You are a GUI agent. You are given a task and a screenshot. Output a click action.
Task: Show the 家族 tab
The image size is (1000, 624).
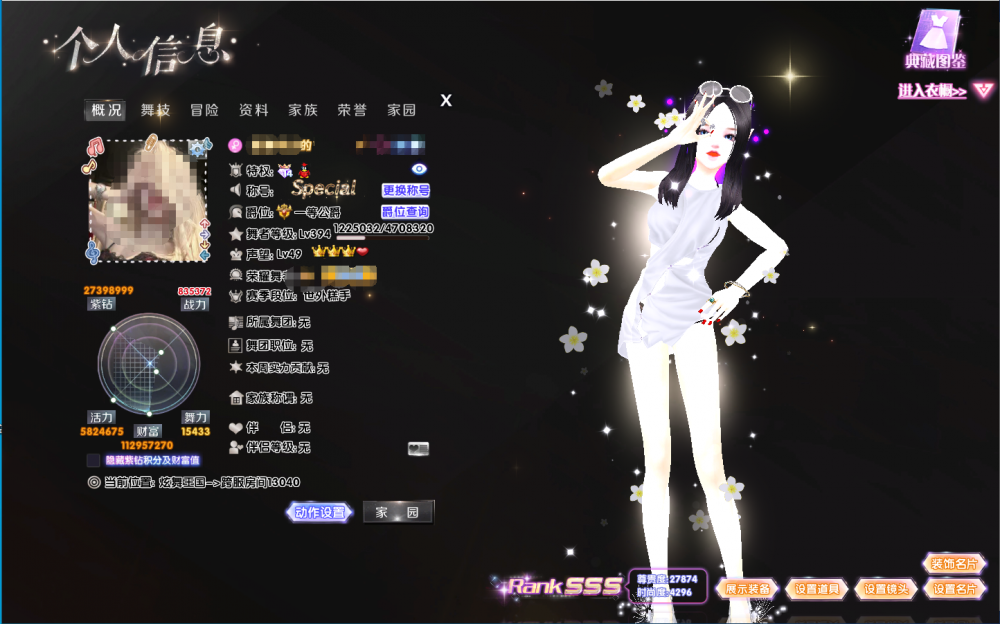click(303, 110)
